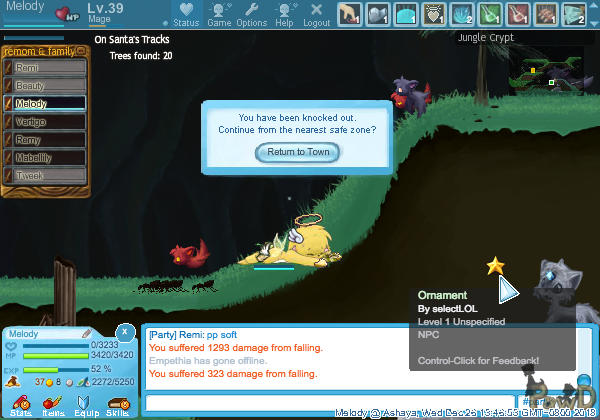Open the Items inventory
This screenshot has height=420, width=600.
click(x=53, y=405)
